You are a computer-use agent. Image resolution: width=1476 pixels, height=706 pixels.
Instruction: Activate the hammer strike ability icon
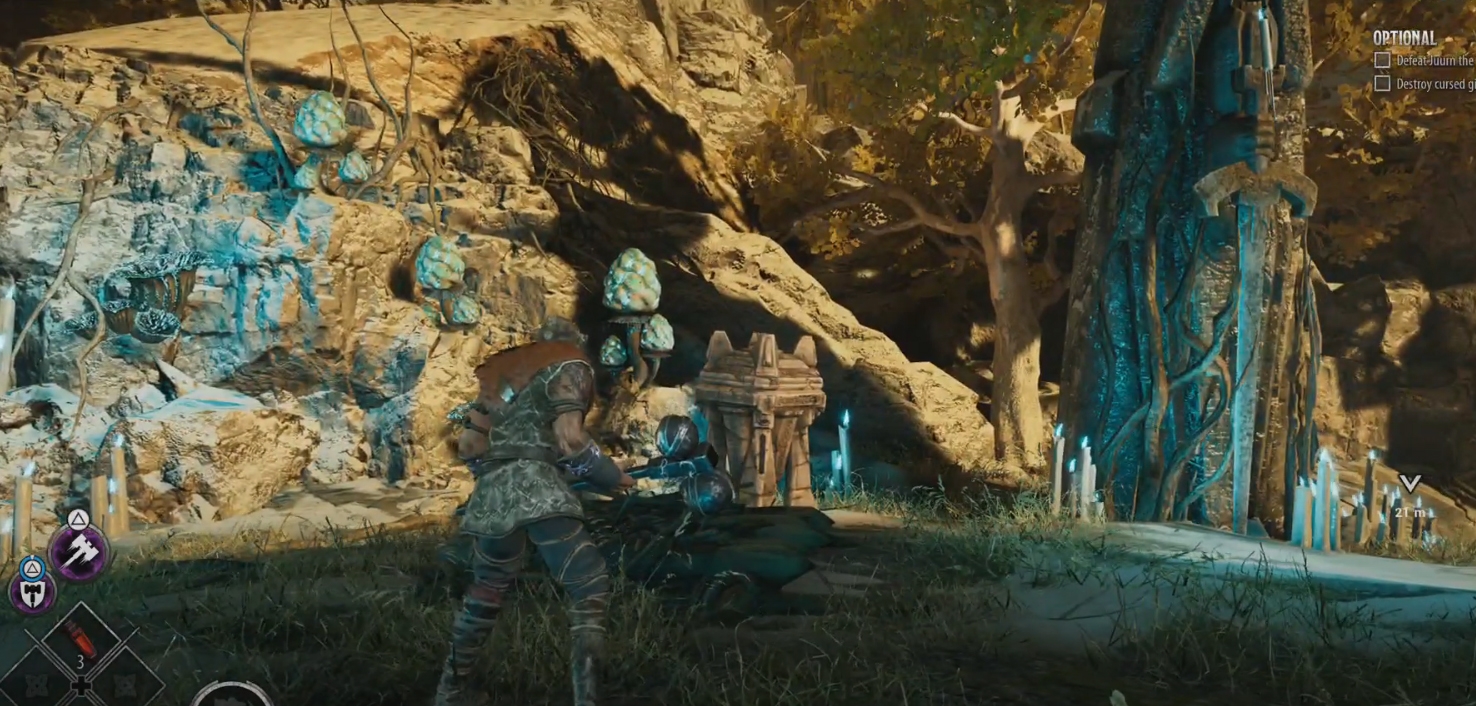pyautogui.click(x=79, y=552)
